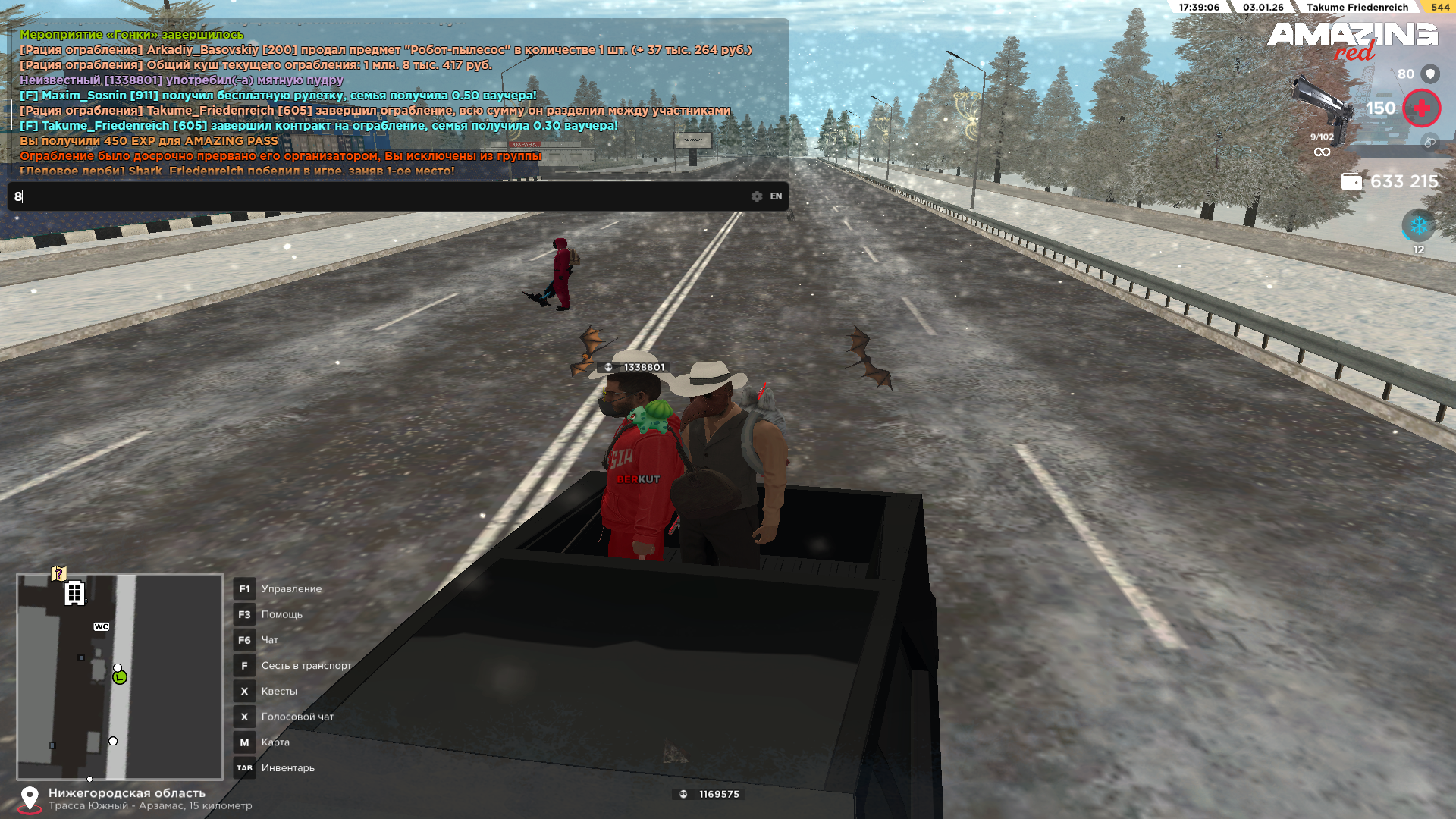Image resolution: width=1456 pixels, height=819 pixels.
Task: Click the AMAZING red server logo
Action: (1352, 40)
